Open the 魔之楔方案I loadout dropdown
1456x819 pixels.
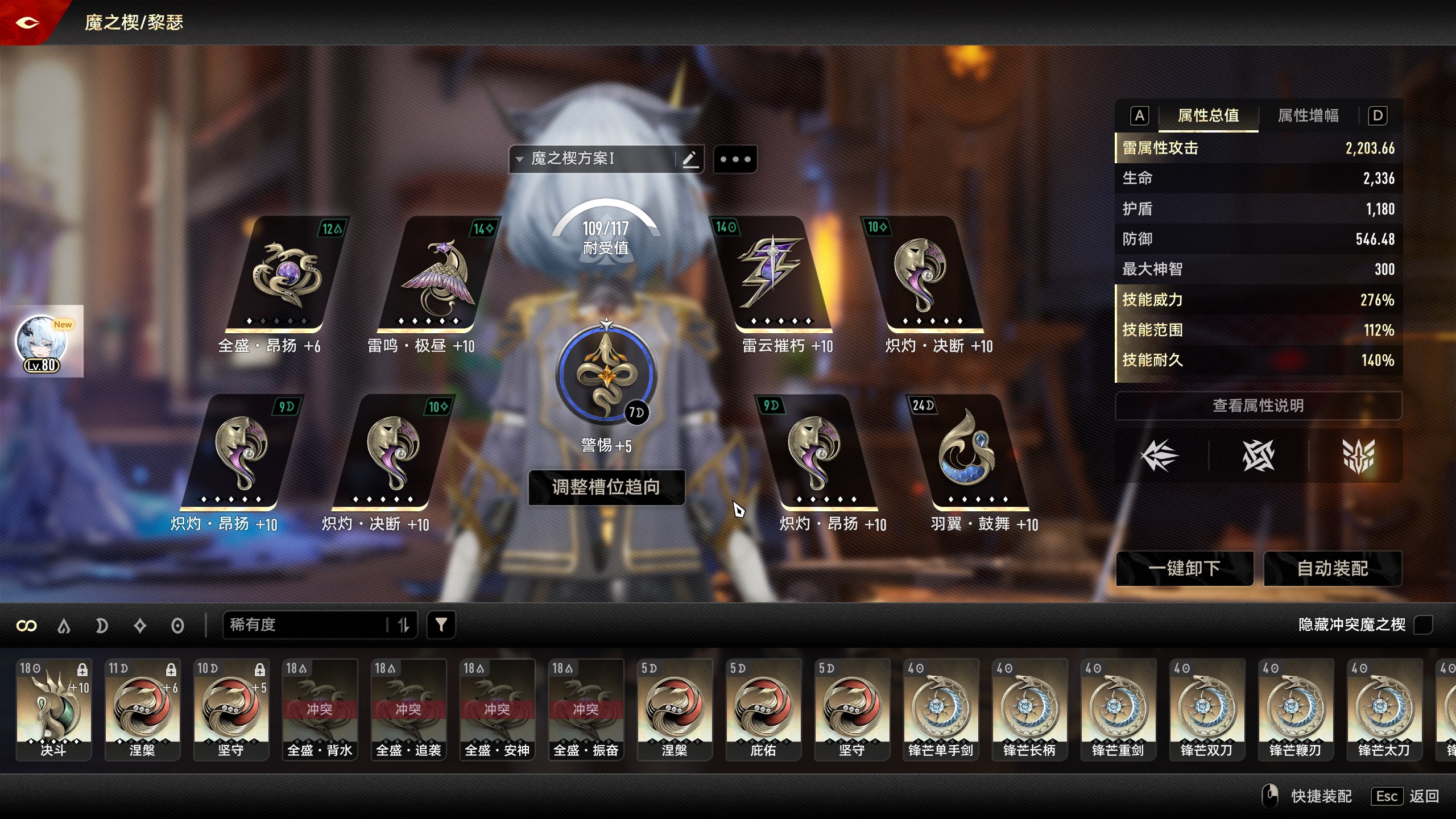pyautogui.click(x=591, y=159)
